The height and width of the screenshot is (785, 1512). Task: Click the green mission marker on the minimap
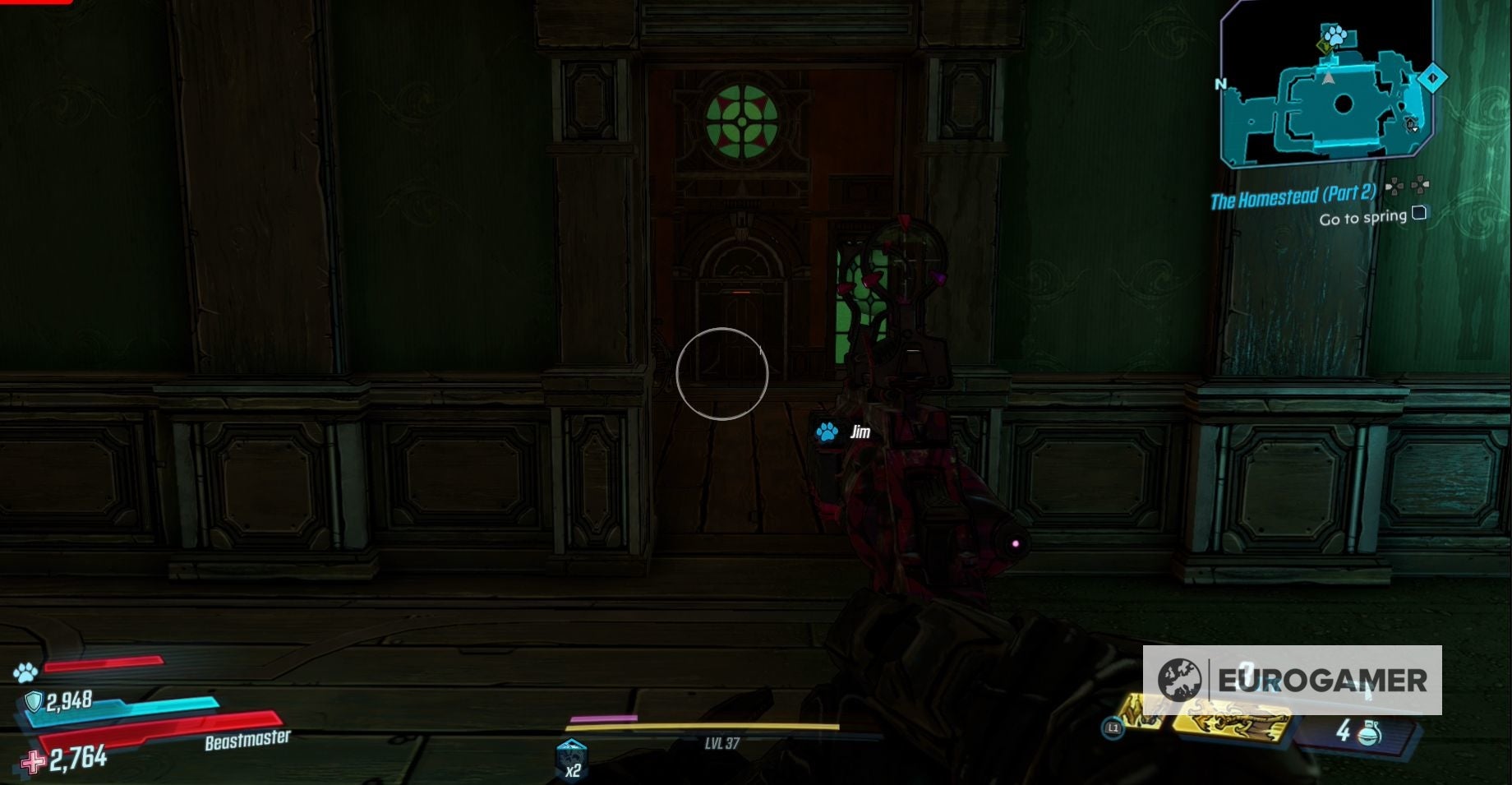[x=1325, y=46]
